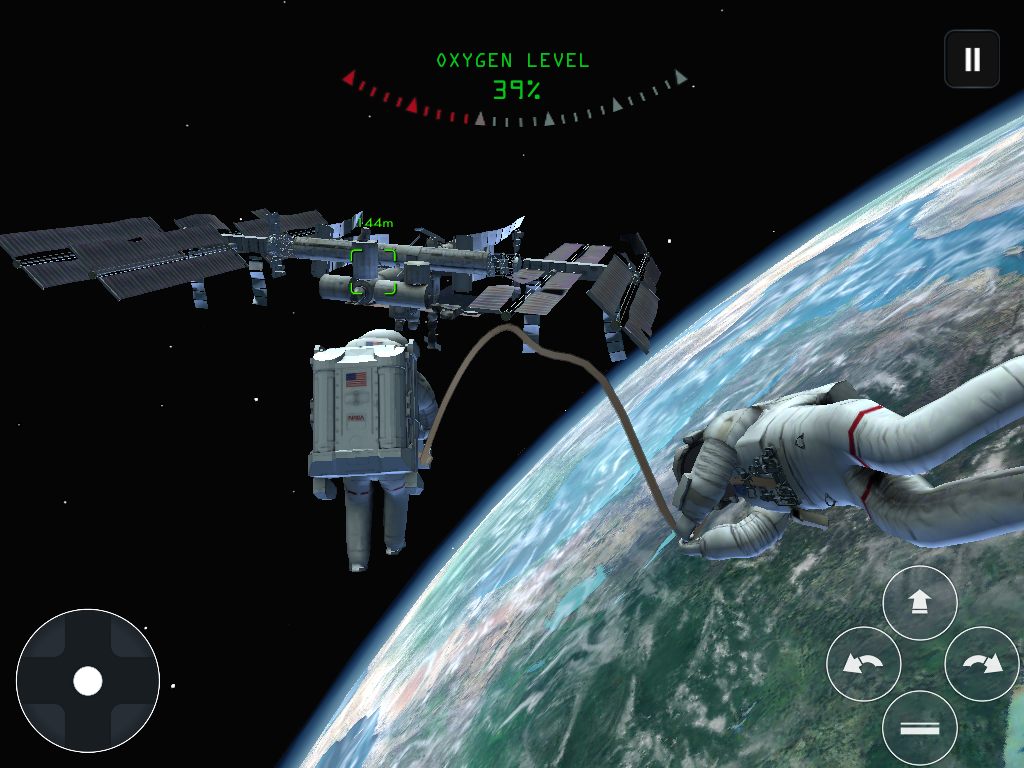
Task: Rotate left with the curved arrow button
Action: [864, 664]
